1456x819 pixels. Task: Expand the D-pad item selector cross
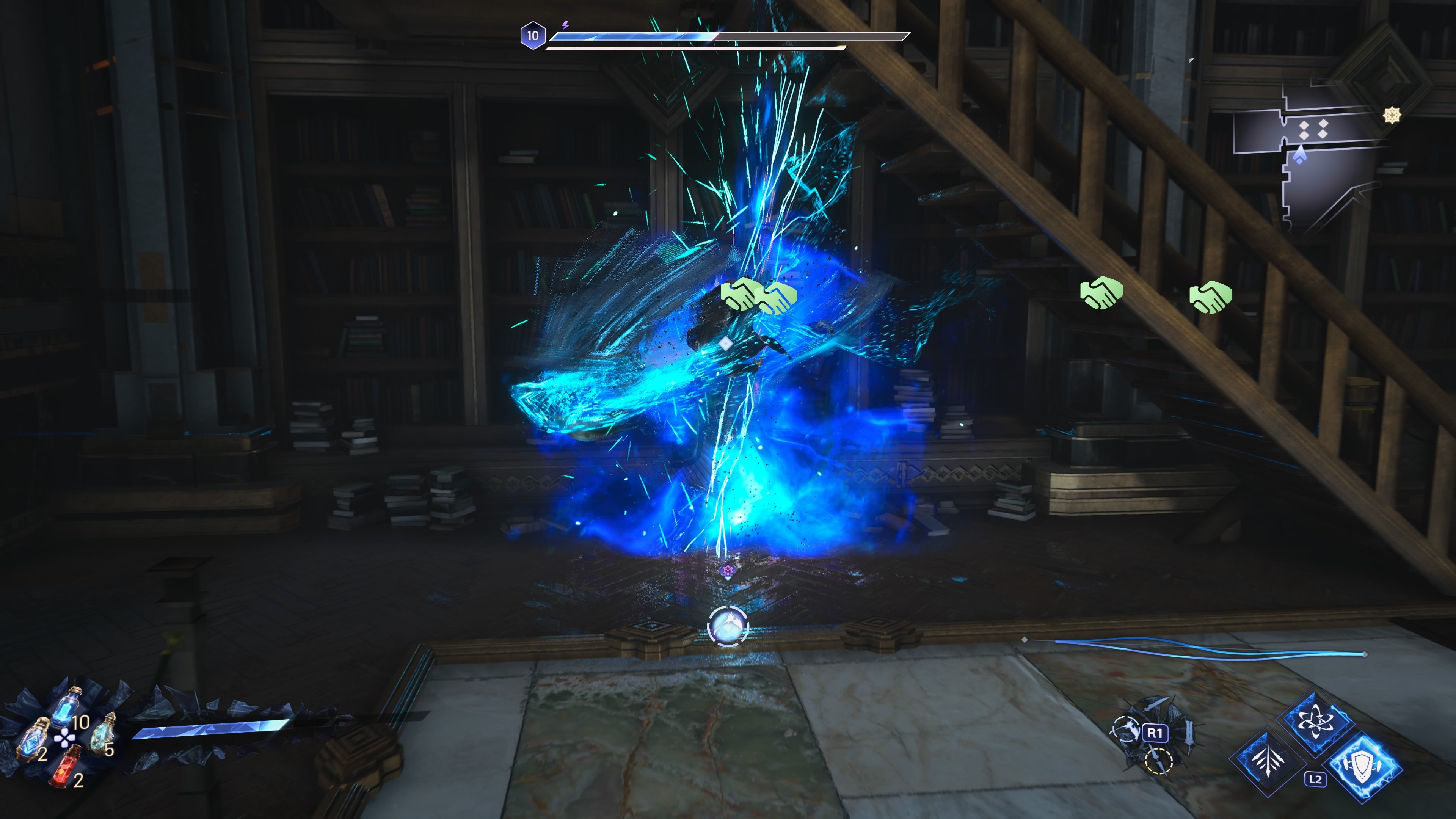[x=65, y=739]
